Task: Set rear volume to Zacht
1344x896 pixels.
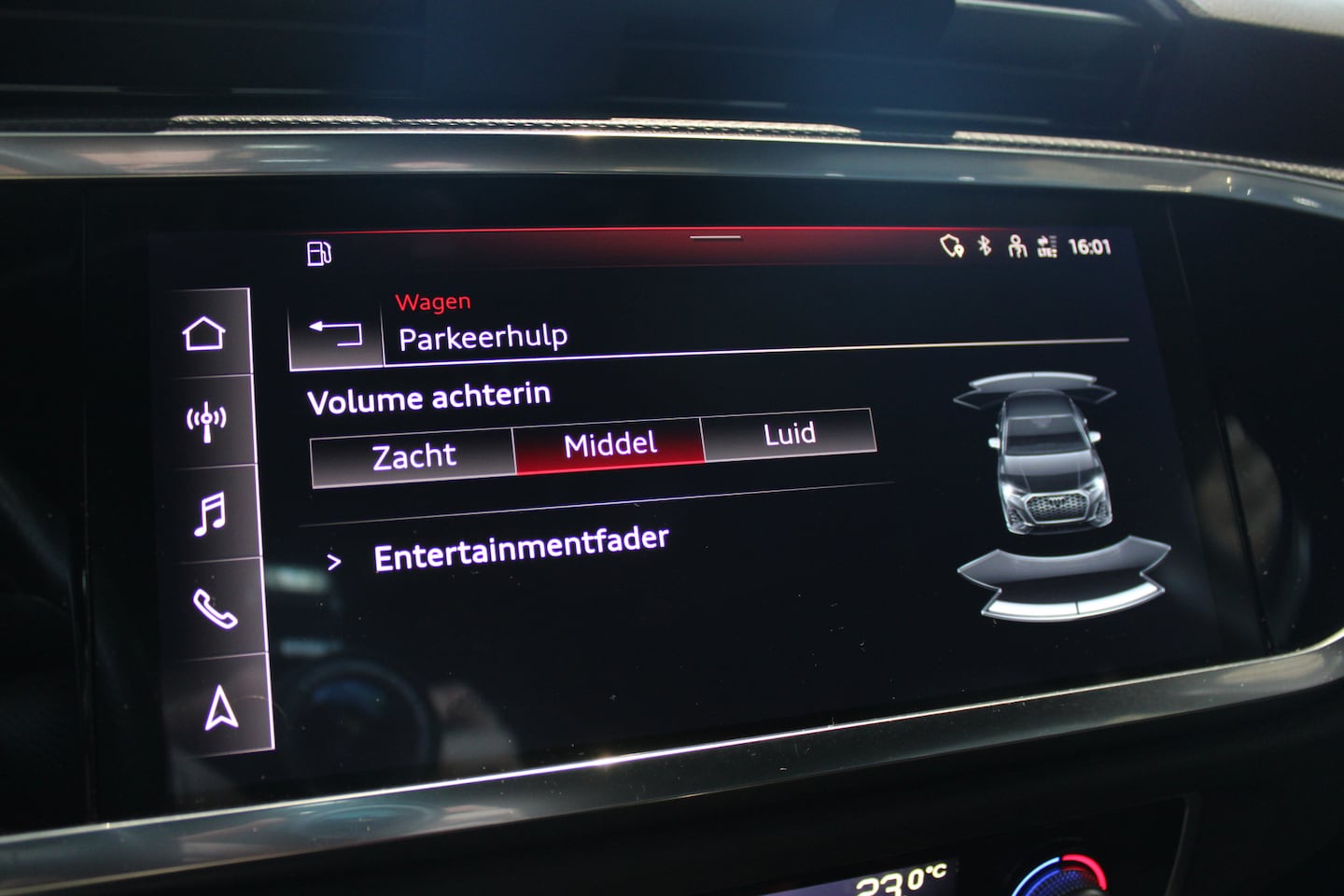Action: (x=413, y=456)
